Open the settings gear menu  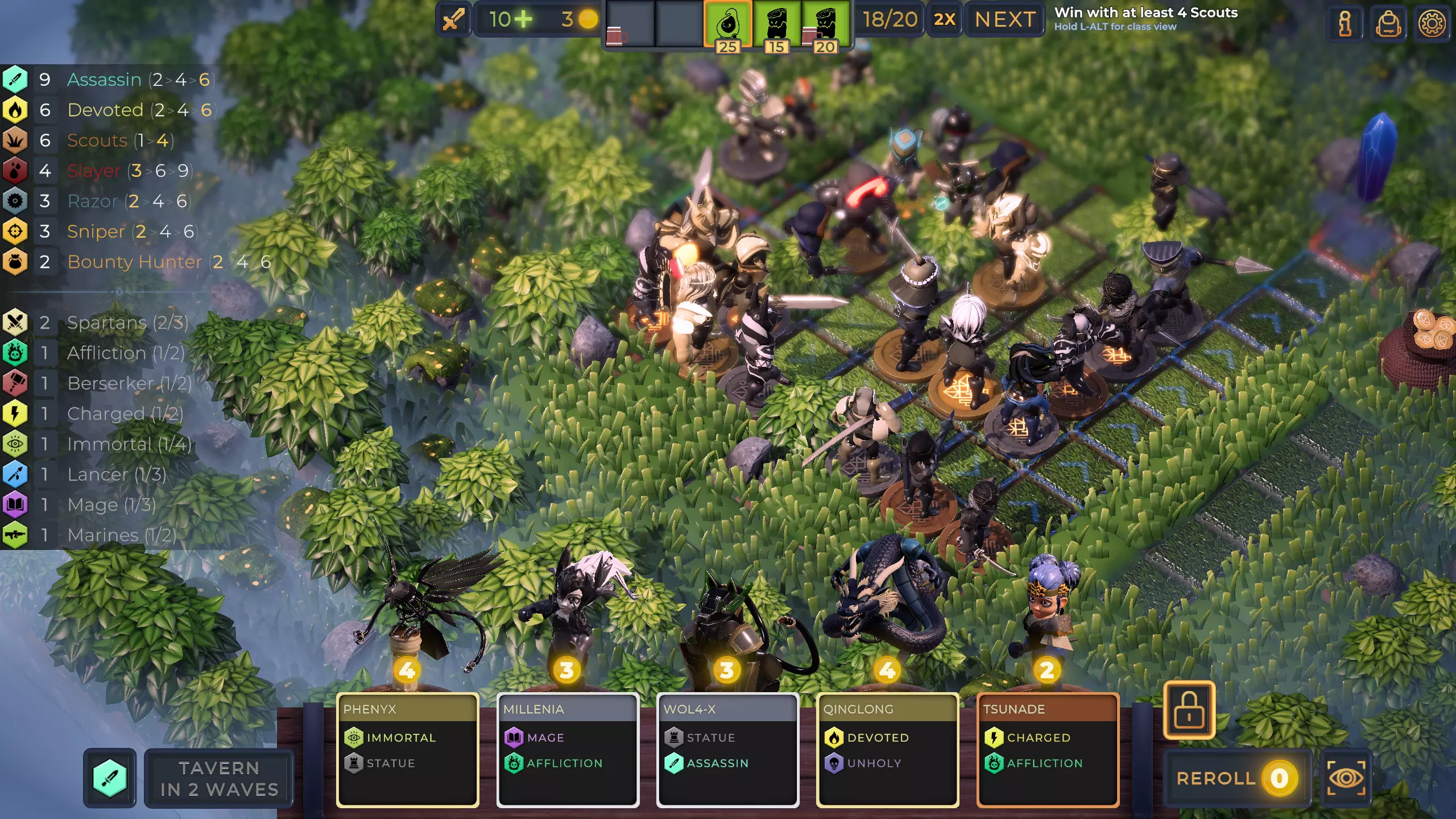(1432, 24)
